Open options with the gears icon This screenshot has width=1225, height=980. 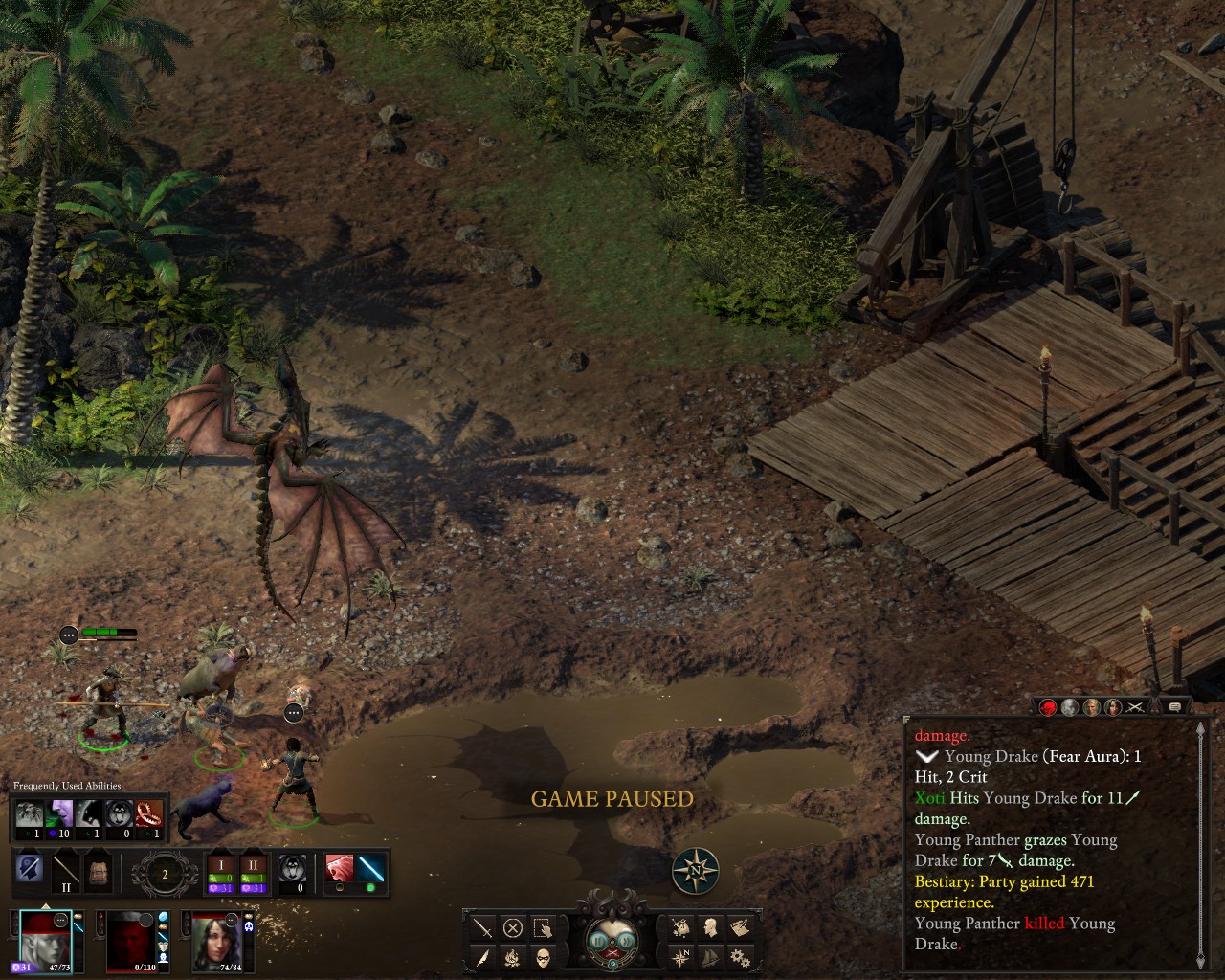tap(740, 956)
